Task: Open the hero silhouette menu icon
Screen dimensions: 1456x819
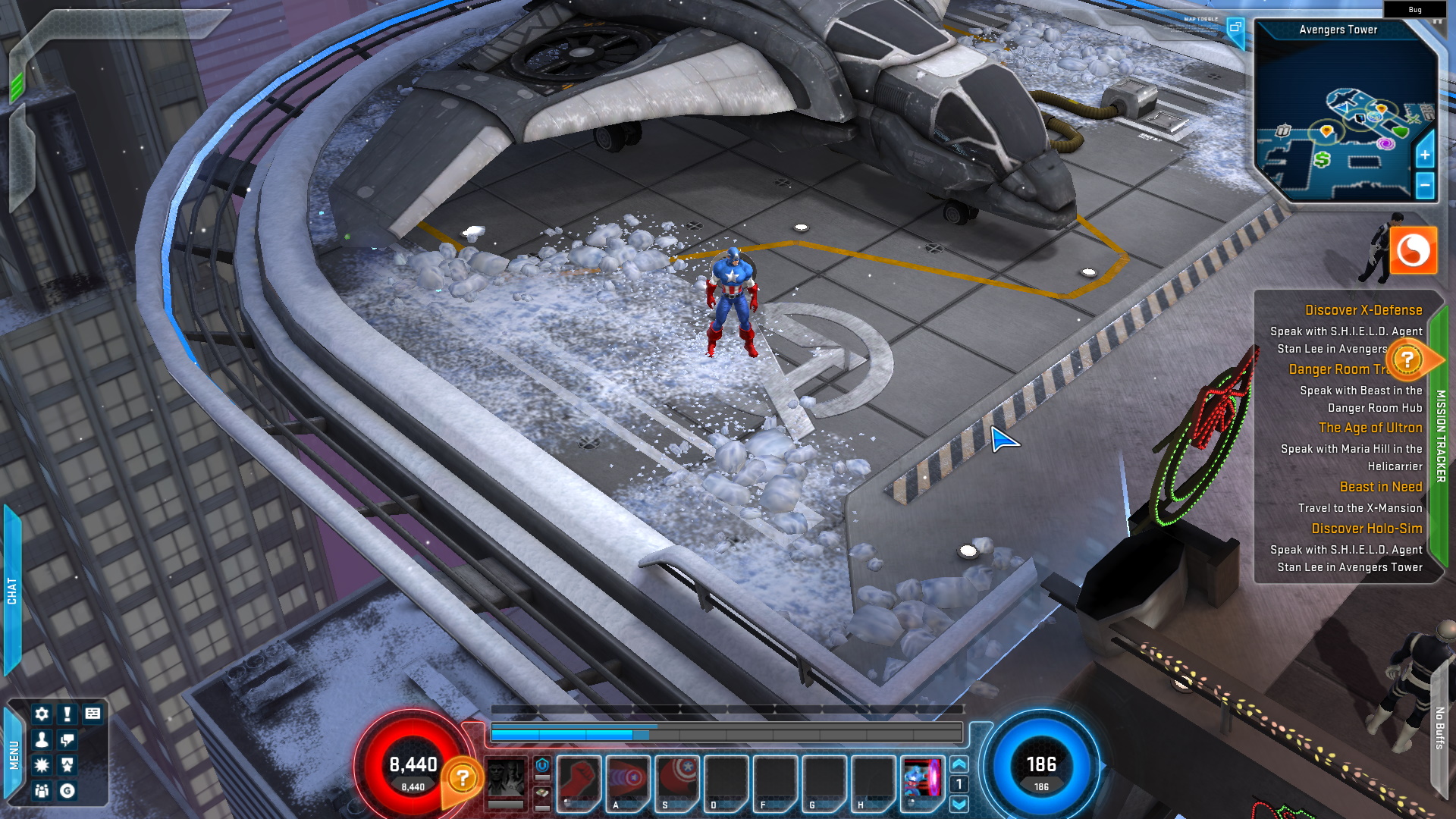Action: pos(42,739)
